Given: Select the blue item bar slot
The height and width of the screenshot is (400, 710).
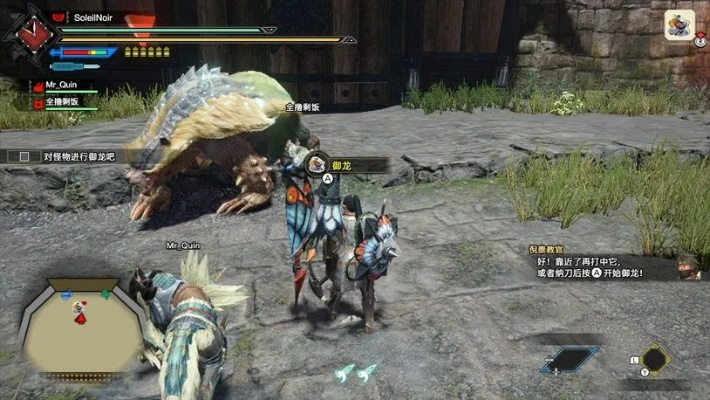Looking at the screenshot, I should click(570, 360).
